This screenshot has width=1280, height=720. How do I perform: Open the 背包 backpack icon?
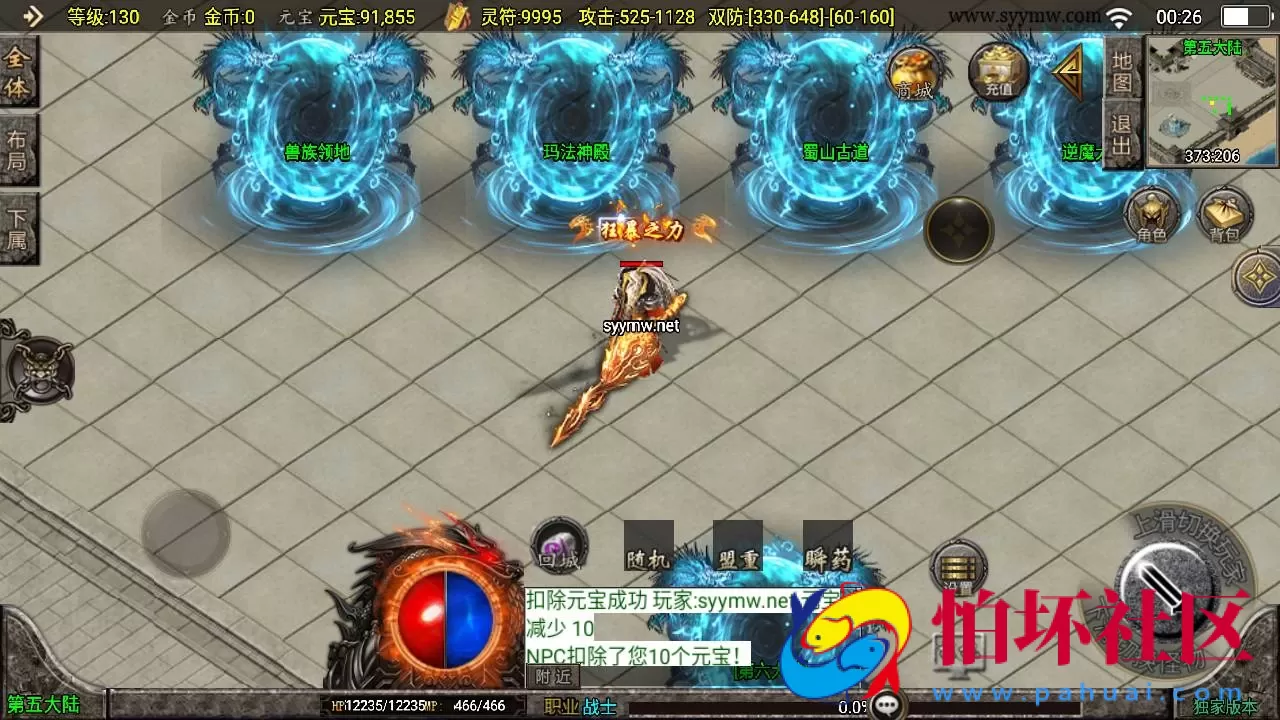point(1225,215)
